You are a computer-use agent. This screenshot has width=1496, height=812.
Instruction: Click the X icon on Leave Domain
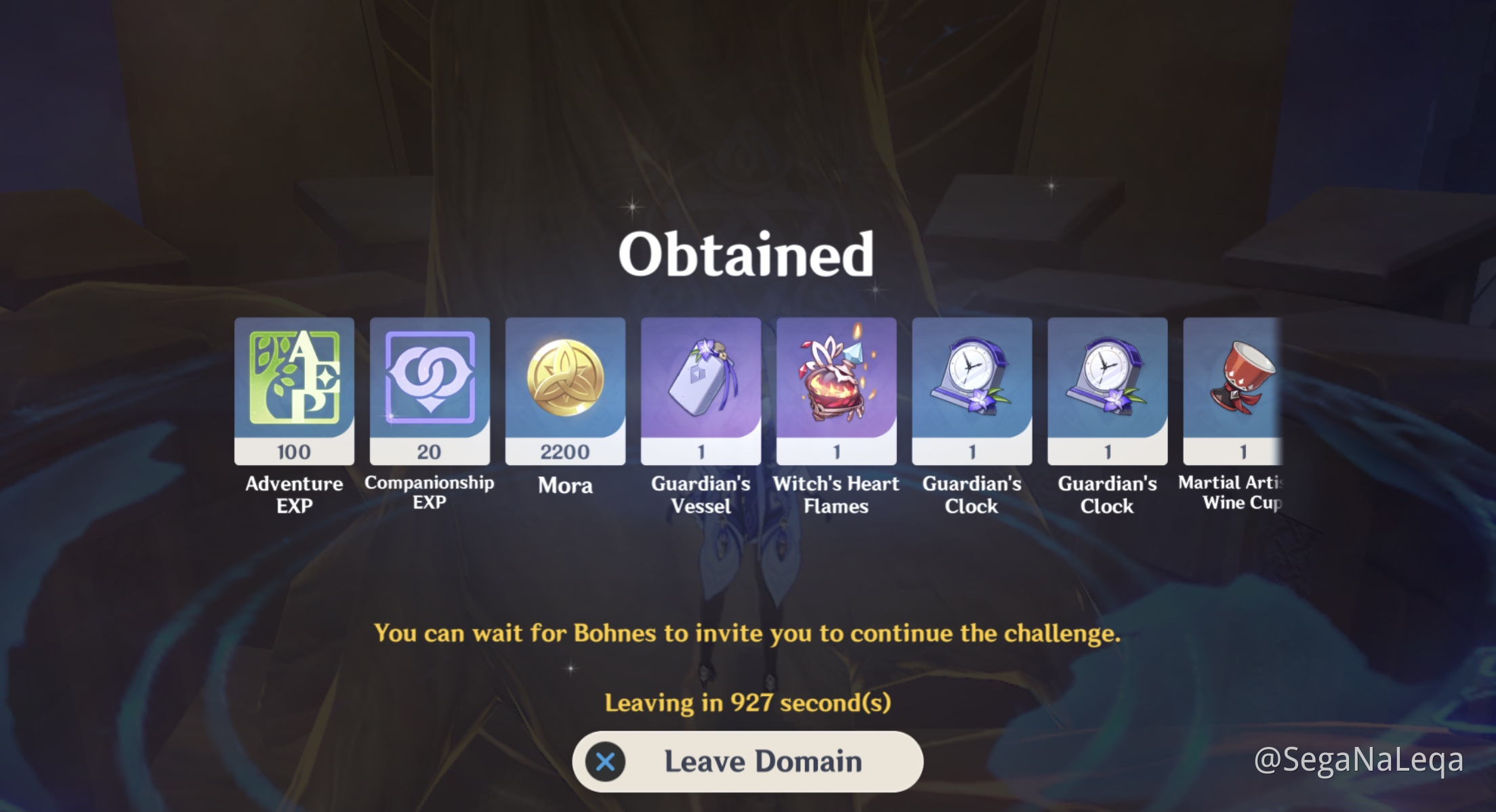[606, 761]
